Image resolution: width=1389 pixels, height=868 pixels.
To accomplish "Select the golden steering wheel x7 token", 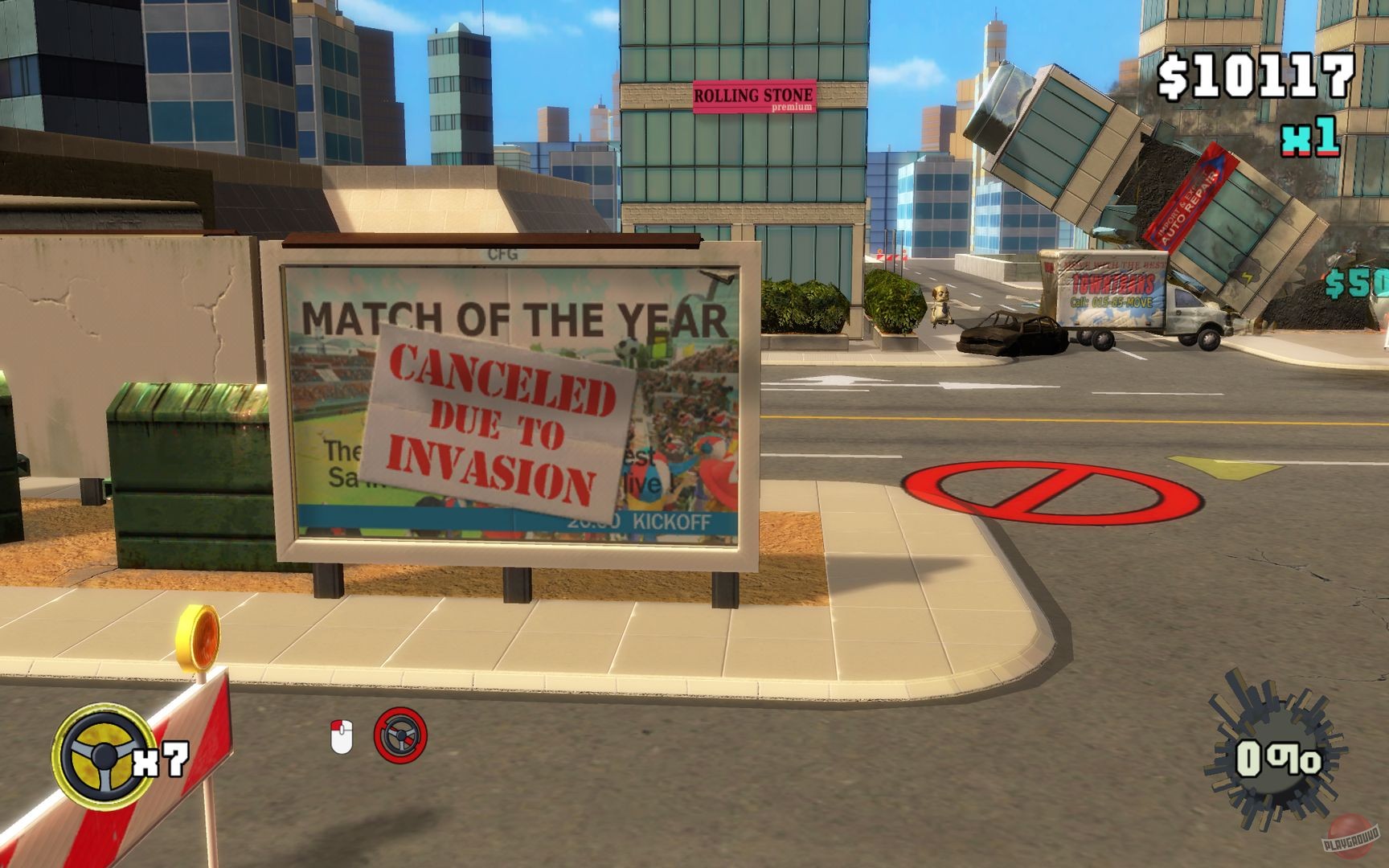I will (x=104, y=755).
